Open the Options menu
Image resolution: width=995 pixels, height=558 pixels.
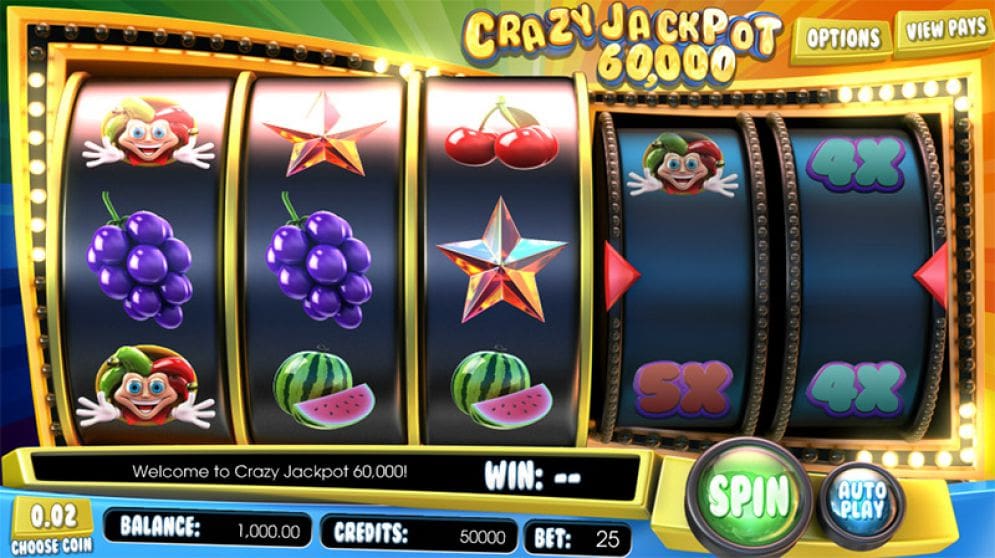(842, 39)
